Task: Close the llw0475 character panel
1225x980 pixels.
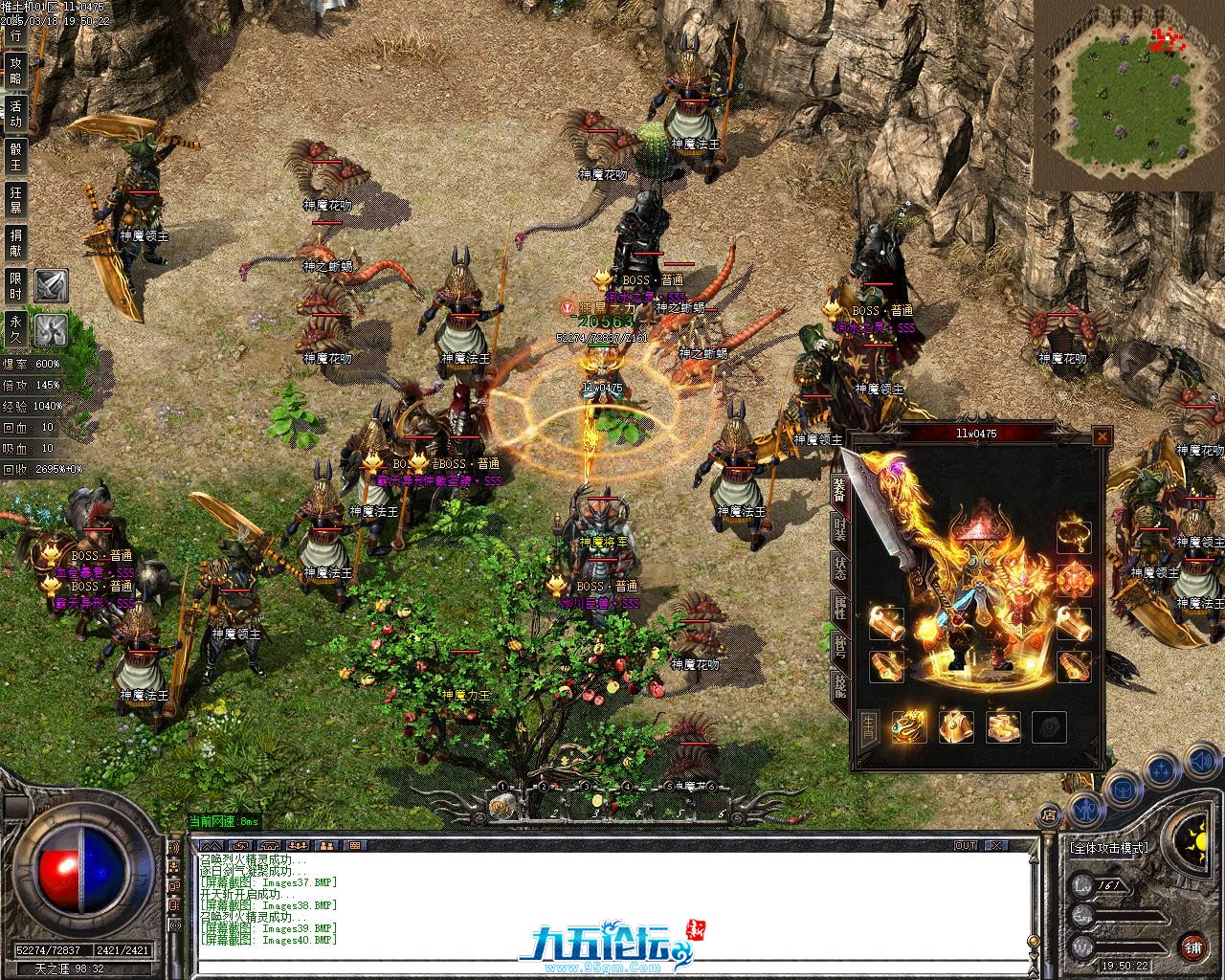Action: (1102, 437)
